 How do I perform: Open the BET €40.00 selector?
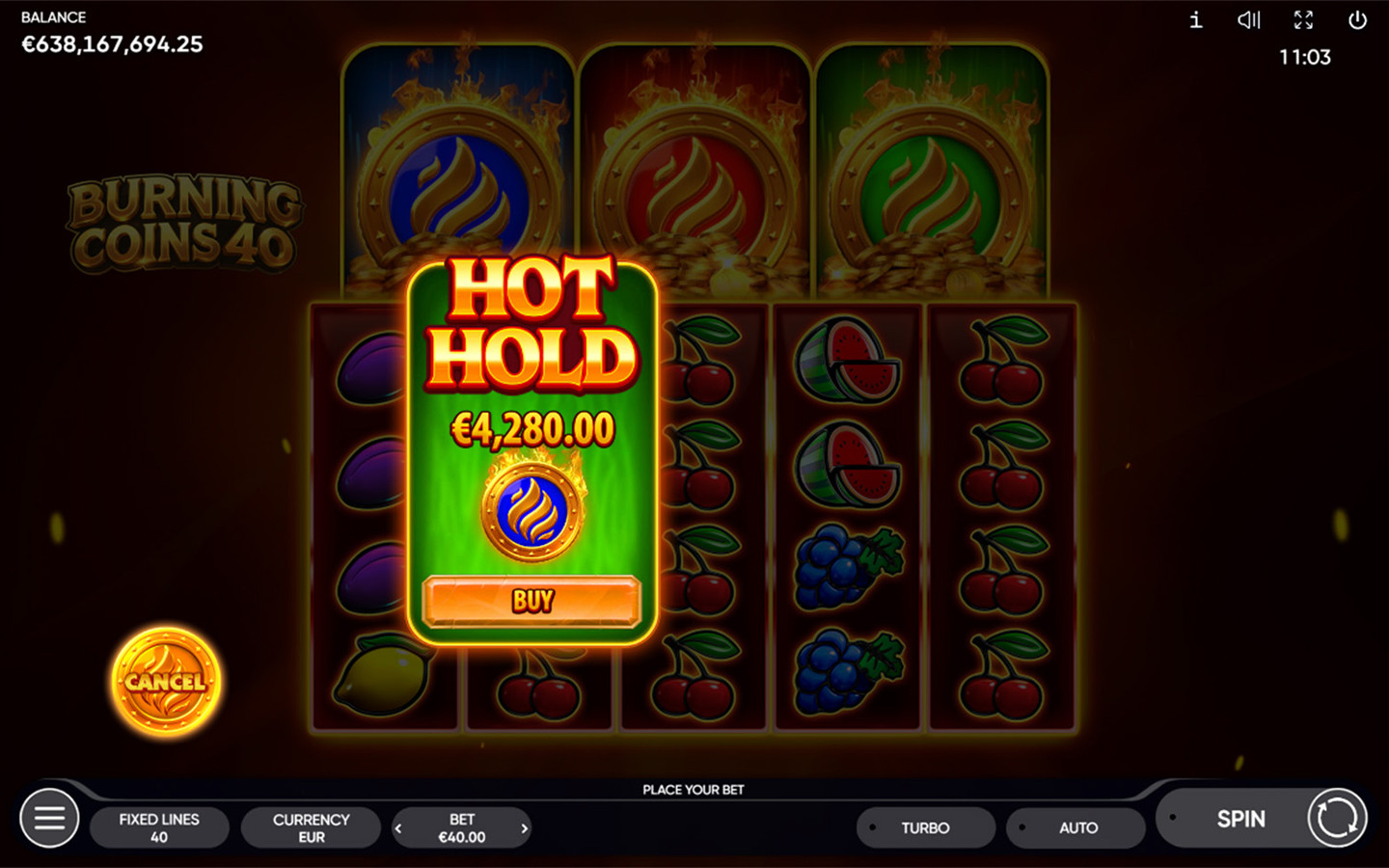[461, 827]
